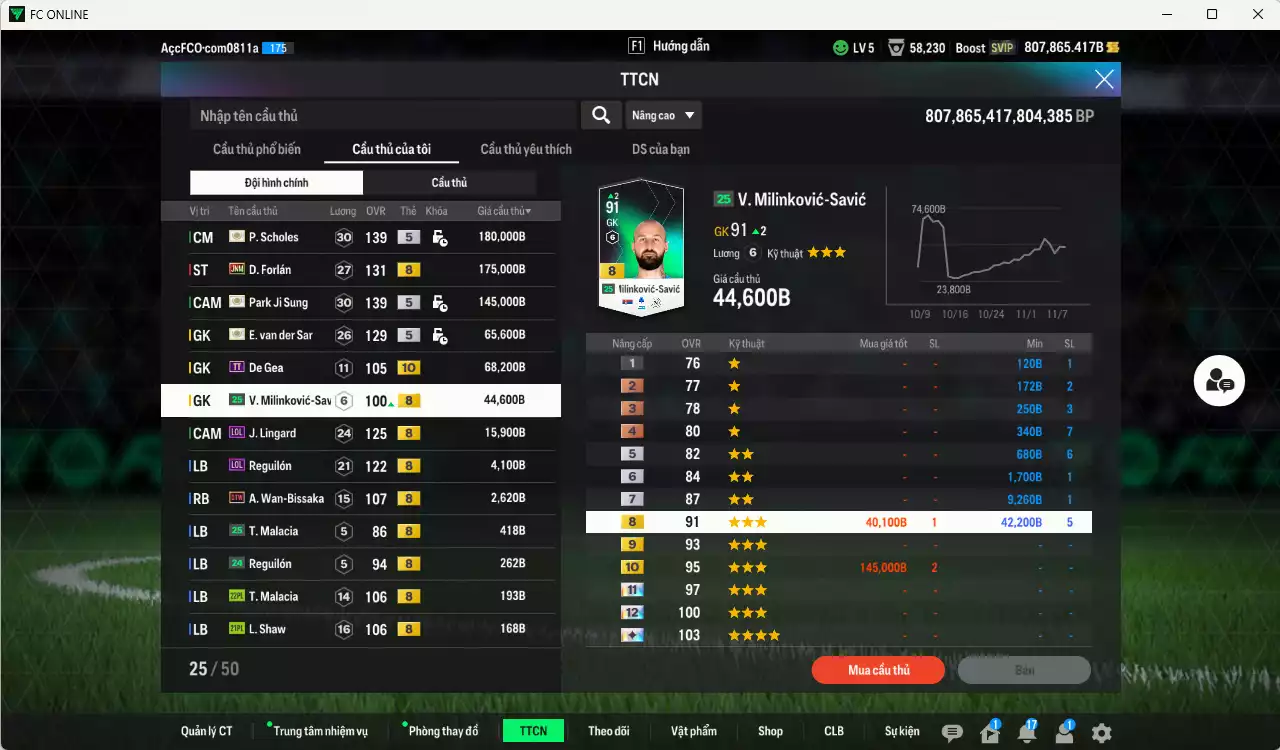
Task: Open the friends icon with badge 1
Action: pos(1065,731)
